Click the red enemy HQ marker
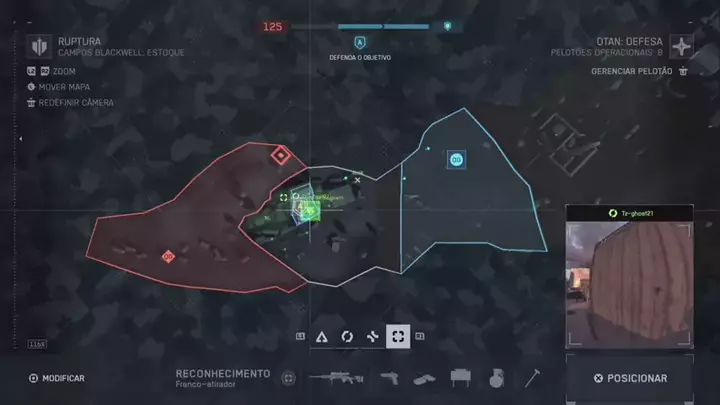This screenshot has width=720, height=405. pos(168,257)
